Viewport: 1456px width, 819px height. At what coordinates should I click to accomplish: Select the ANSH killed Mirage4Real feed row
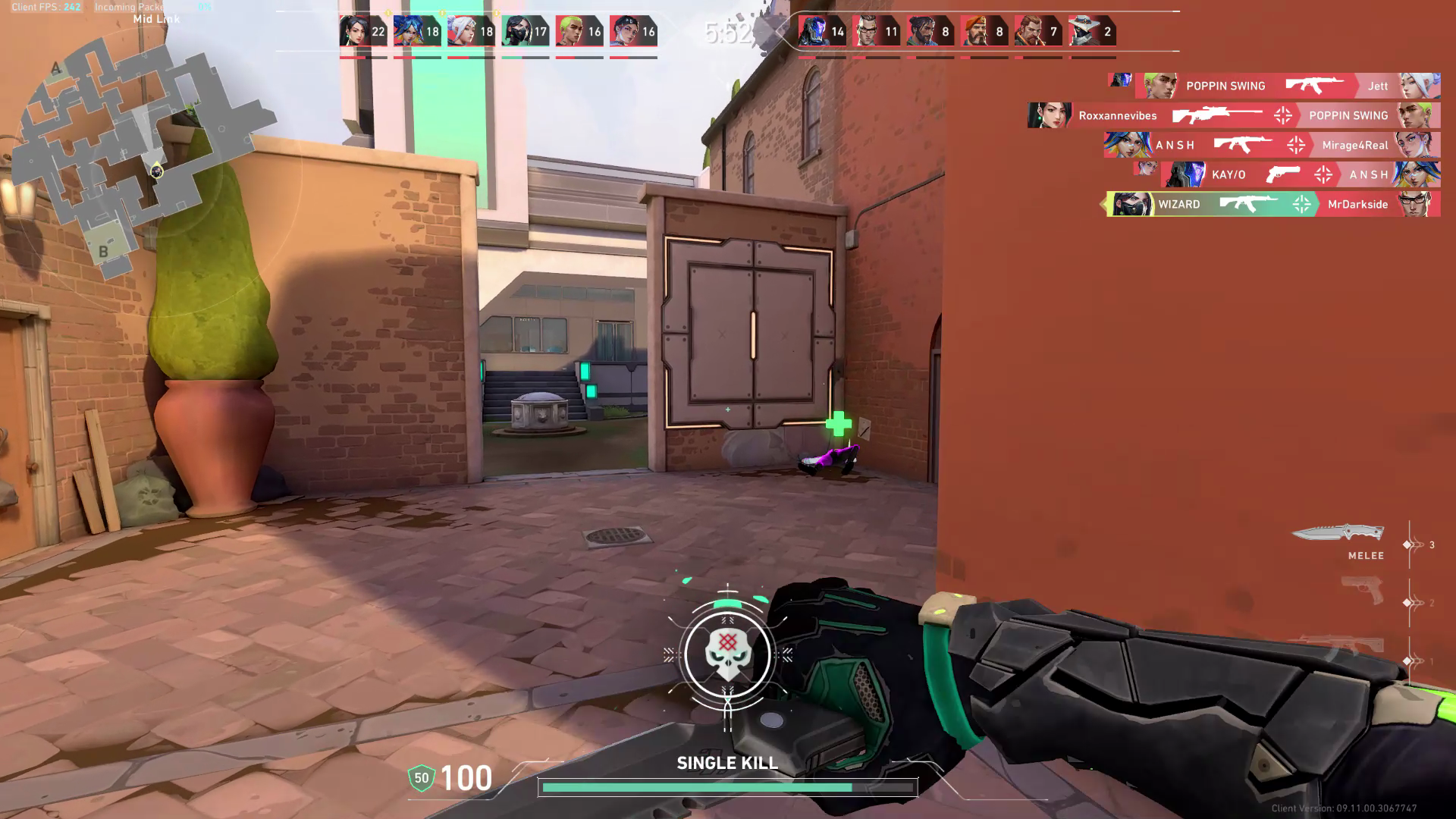(x=1272, y=145)
